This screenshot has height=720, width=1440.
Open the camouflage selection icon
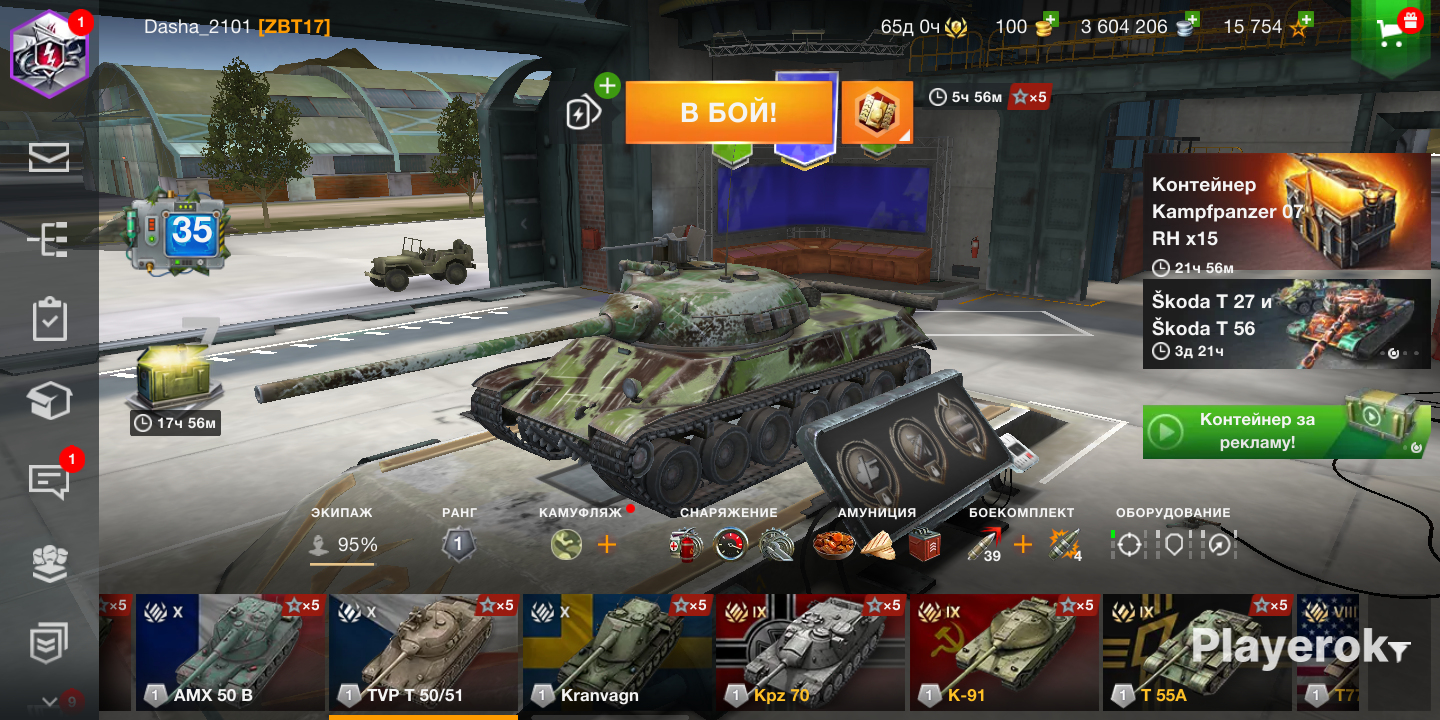(x=566, y=545)
